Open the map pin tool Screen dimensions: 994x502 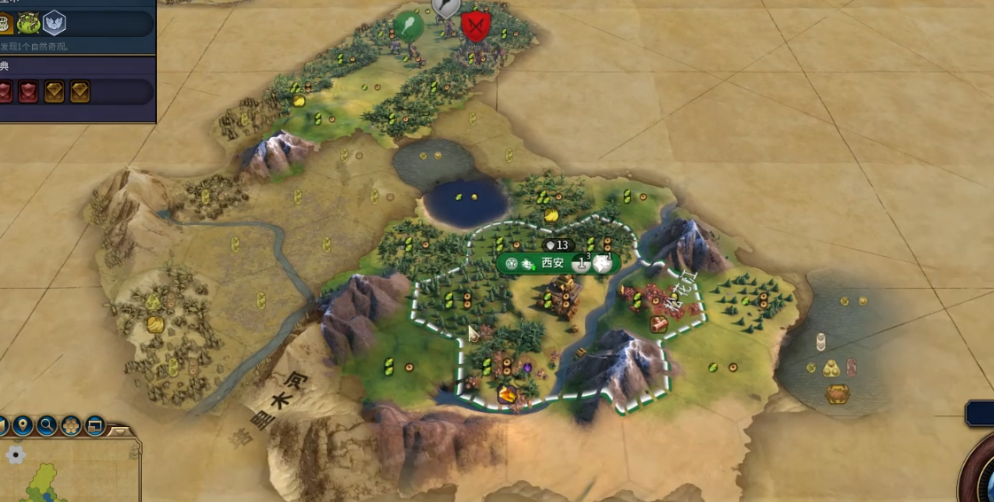click(21, 426)
